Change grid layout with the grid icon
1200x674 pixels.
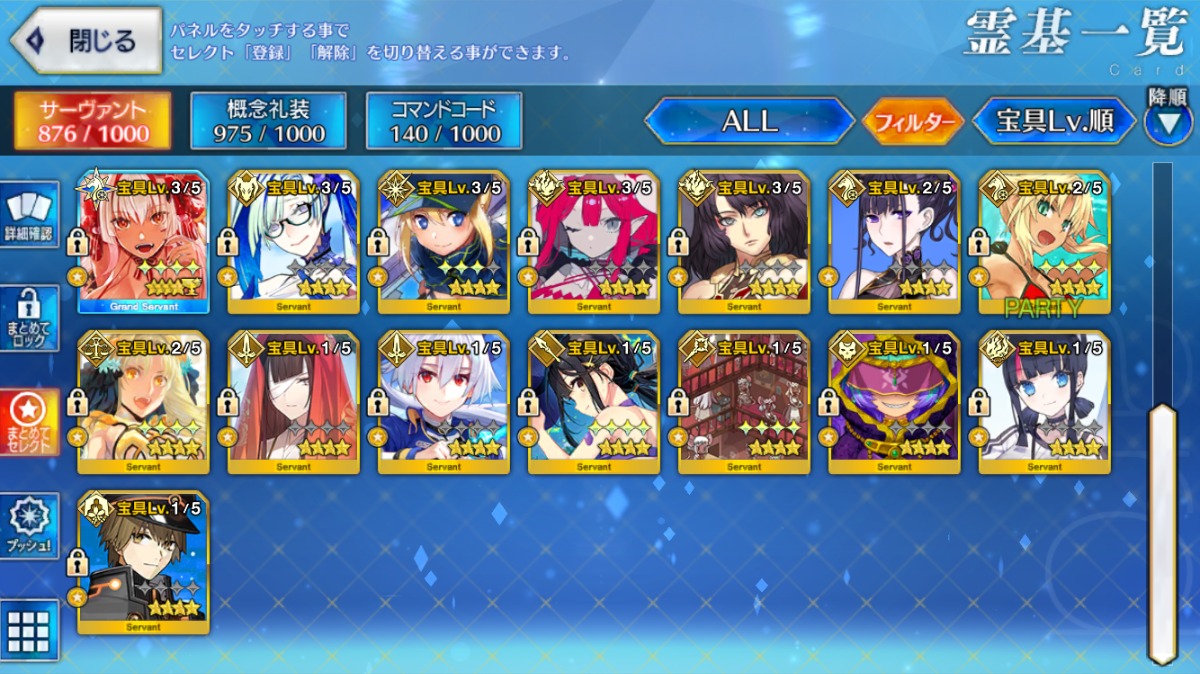point(29,630)
